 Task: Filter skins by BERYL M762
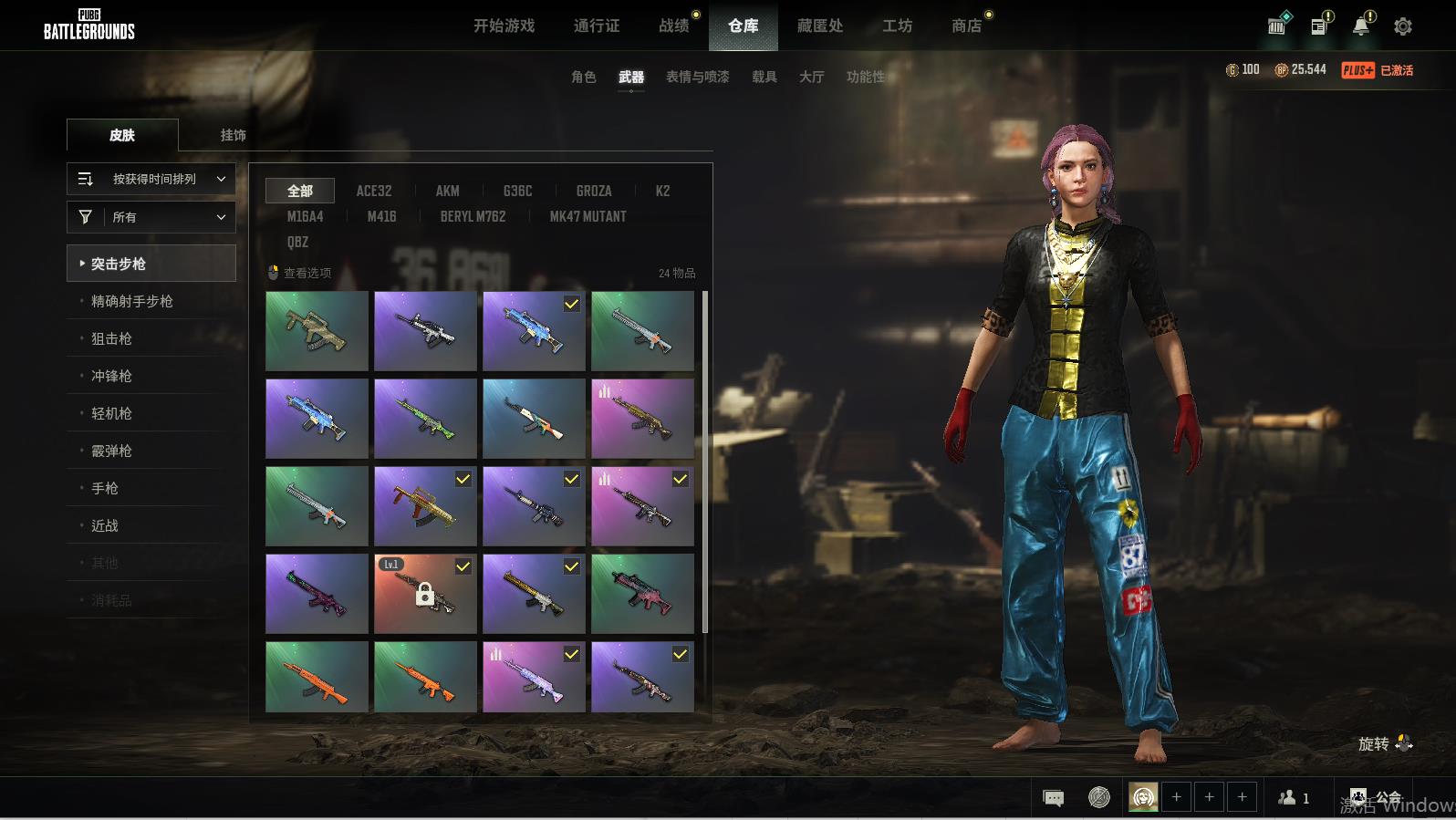tap(473, 216)
